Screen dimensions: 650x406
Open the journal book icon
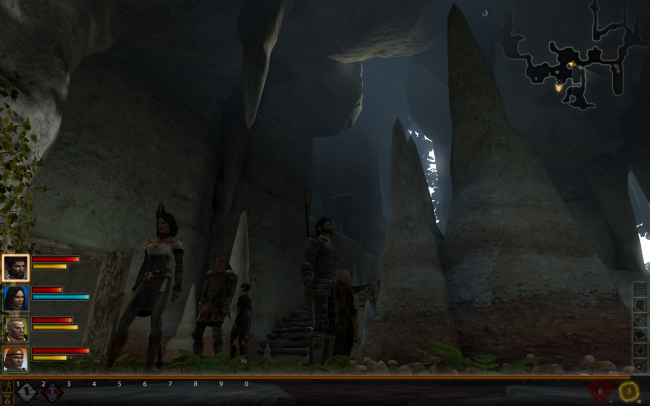click(x=640, y=337)
